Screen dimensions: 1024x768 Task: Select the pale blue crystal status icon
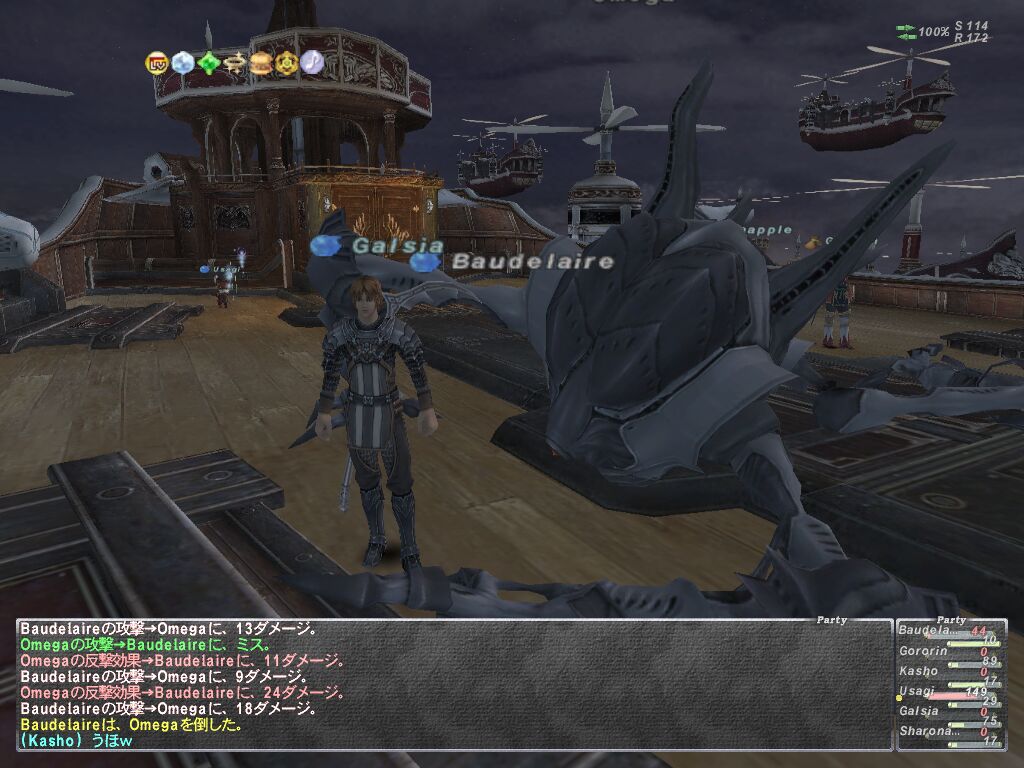(x=182, y=63)
